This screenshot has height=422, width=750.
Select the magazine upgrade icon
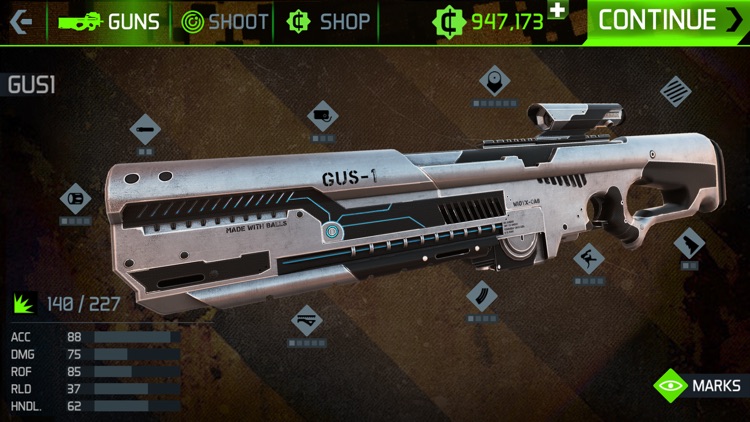(x=482, y=296)
